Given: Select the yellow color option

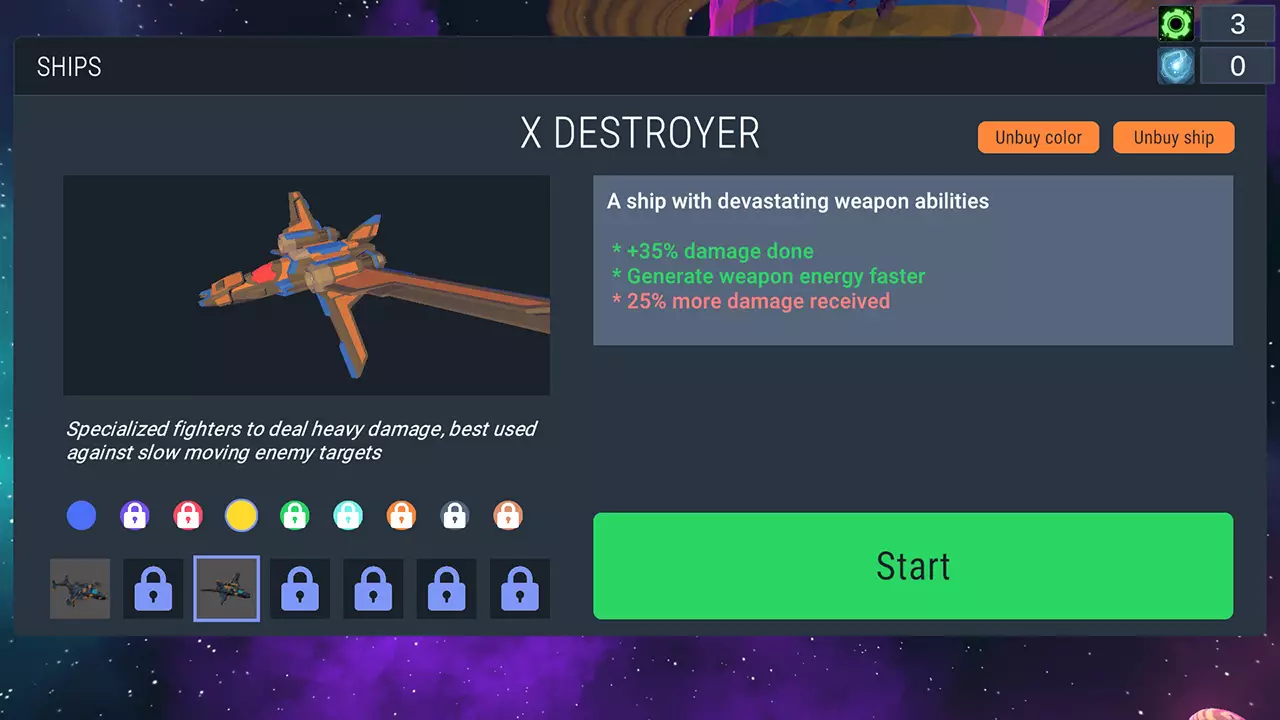Looking at the screenshot, I should coord(241,515).
